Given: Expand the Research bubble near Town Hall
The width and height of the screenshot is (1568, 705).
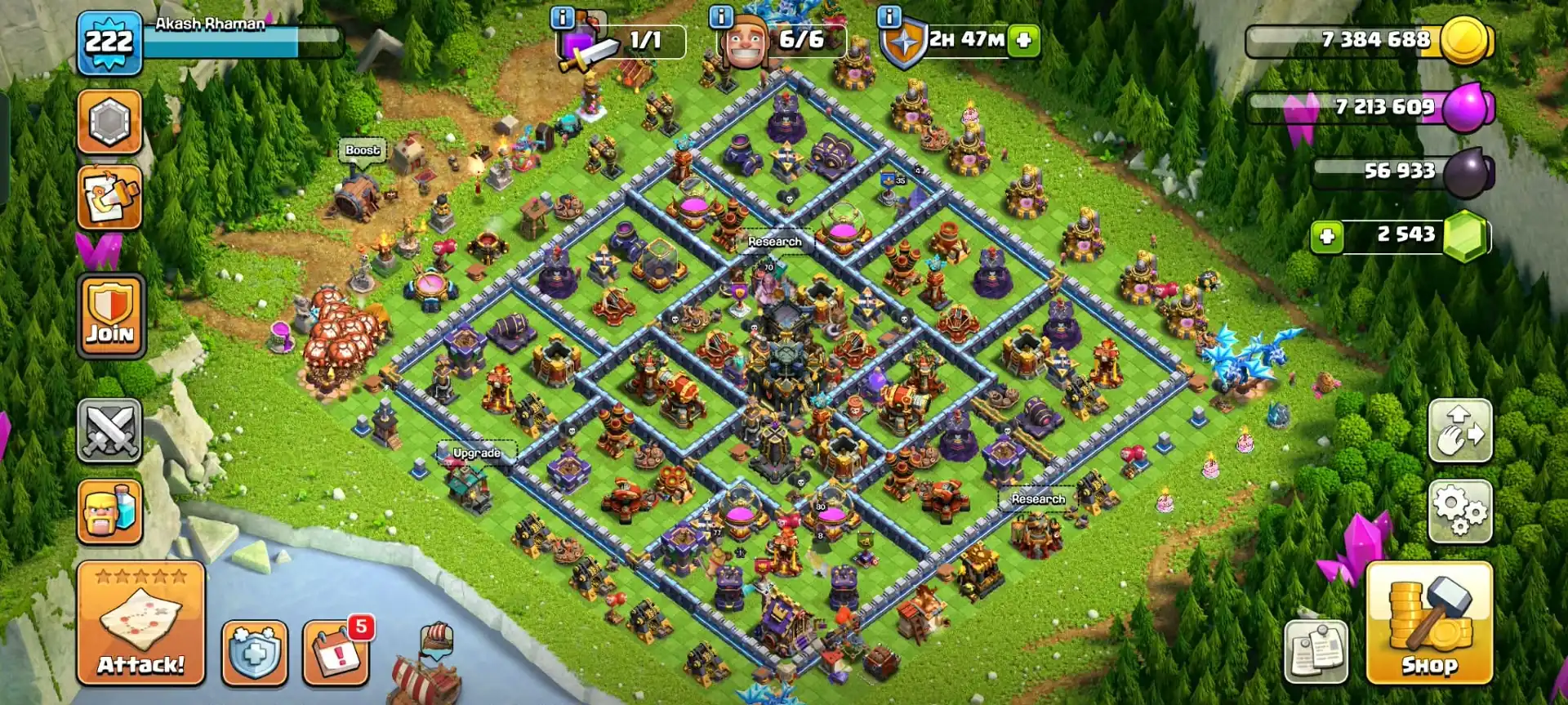Looking at the screenshot, I should coord(773,242).
